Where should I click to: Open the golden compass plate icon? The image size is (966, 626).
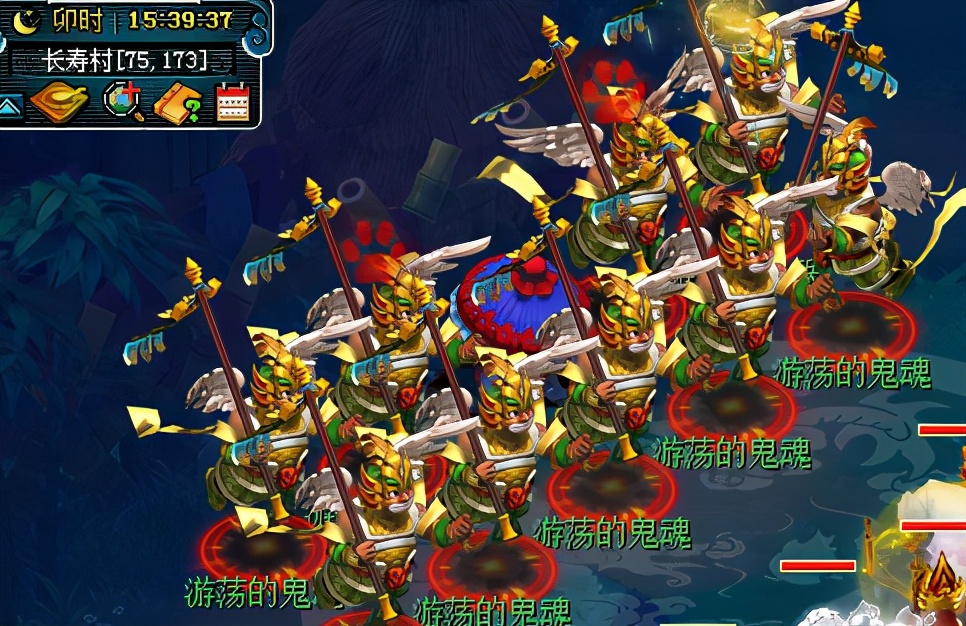(60, 102)
